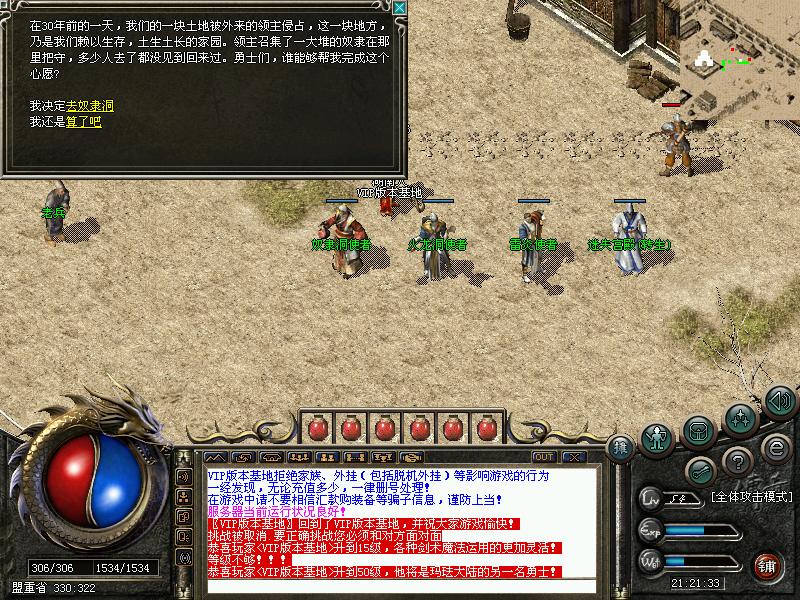Viewport: 800px width, 600px height.
Task: Open the character equipment panel
Action: point(657,437)
